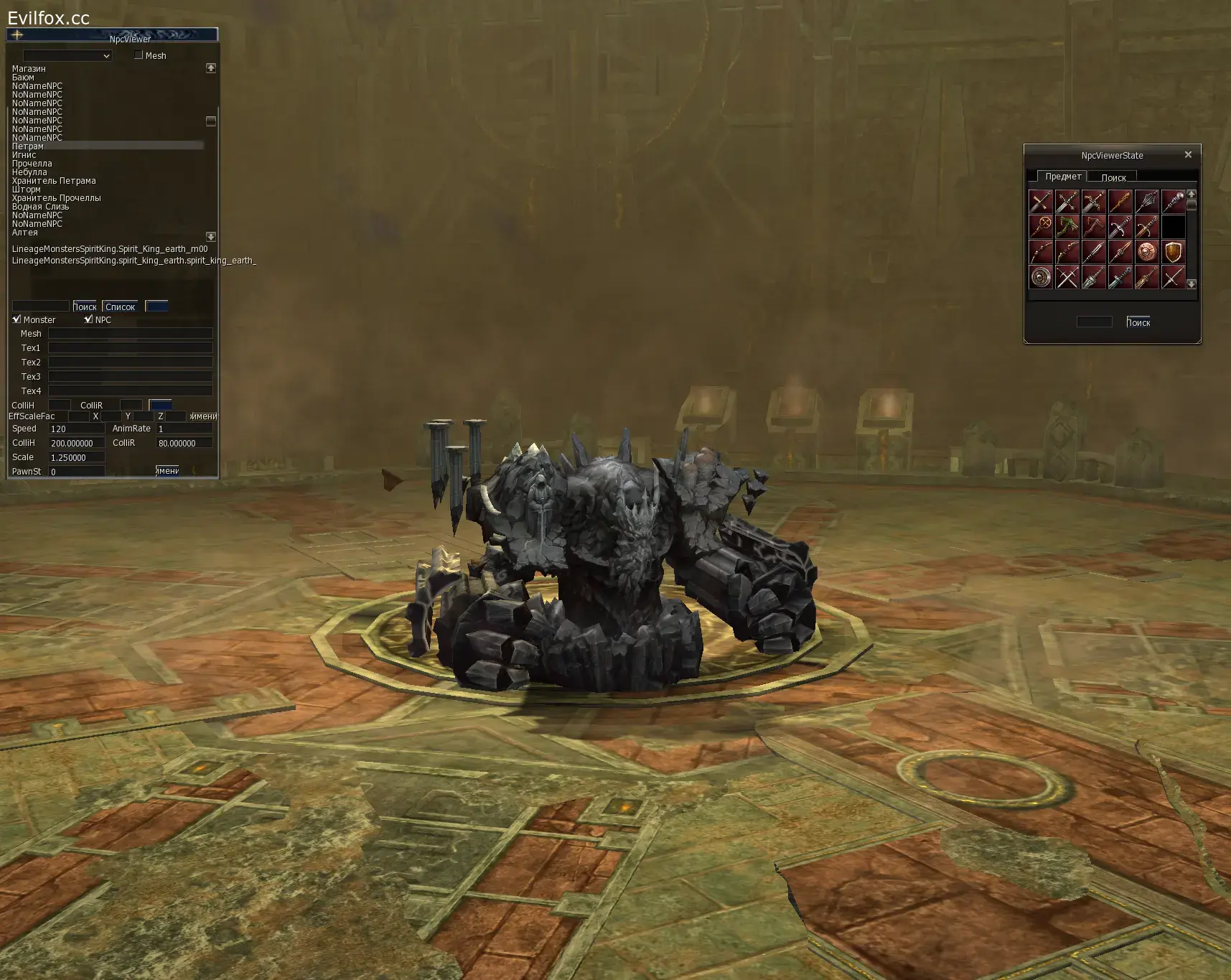Image resolution: width=1231 pixels, height=980 pixels.
Task: Select the gold two-handed sword icon
Action: click(x=1147, y=277)
